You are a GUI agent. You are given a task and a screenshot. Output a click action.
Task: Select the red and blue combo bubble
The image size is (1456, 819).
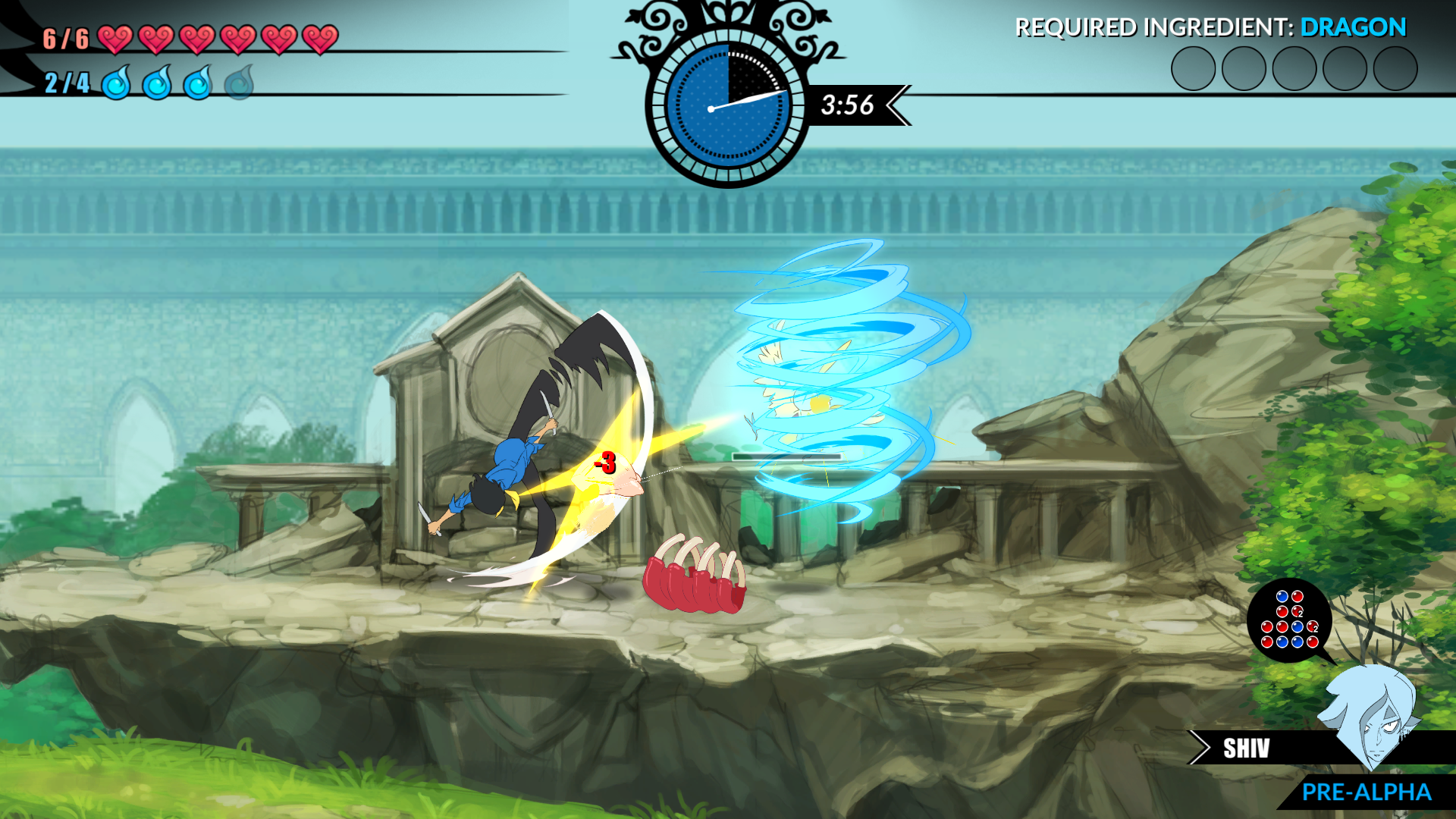pos(1289,620)
